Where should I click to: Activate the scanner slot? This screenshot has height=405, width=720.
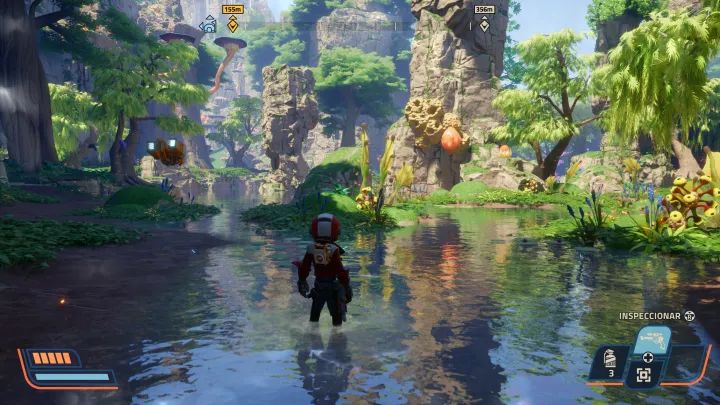point(644,376)
